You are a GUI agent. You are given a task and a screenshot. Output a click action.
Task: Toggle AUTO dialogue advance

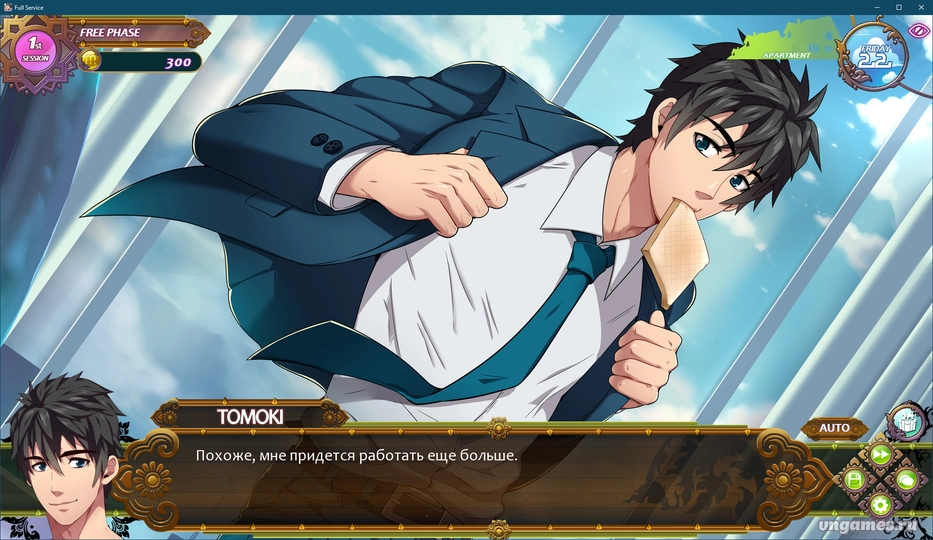834,428
